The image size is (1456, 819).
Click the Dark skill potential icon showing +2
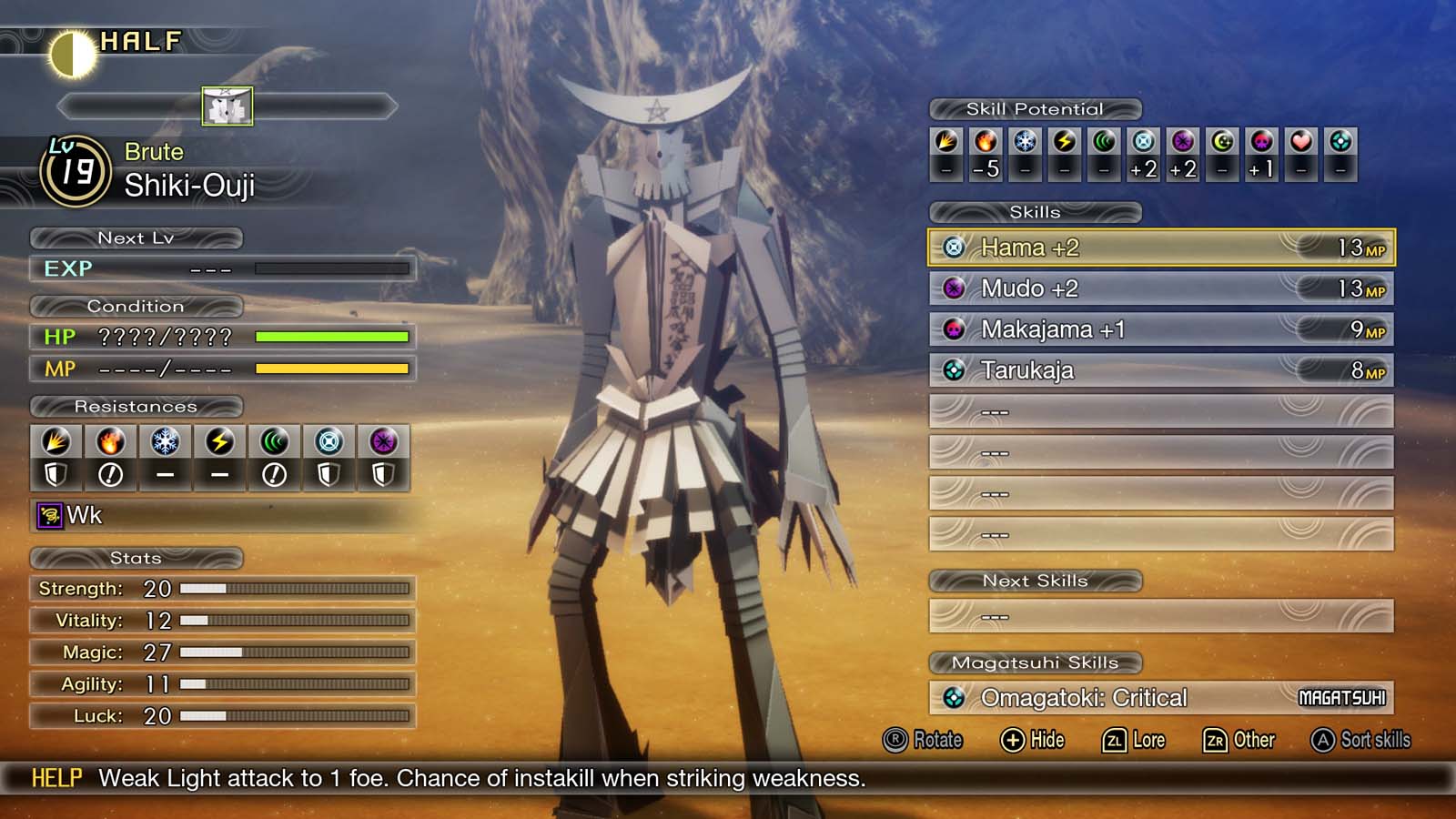tap(1182, 141)
